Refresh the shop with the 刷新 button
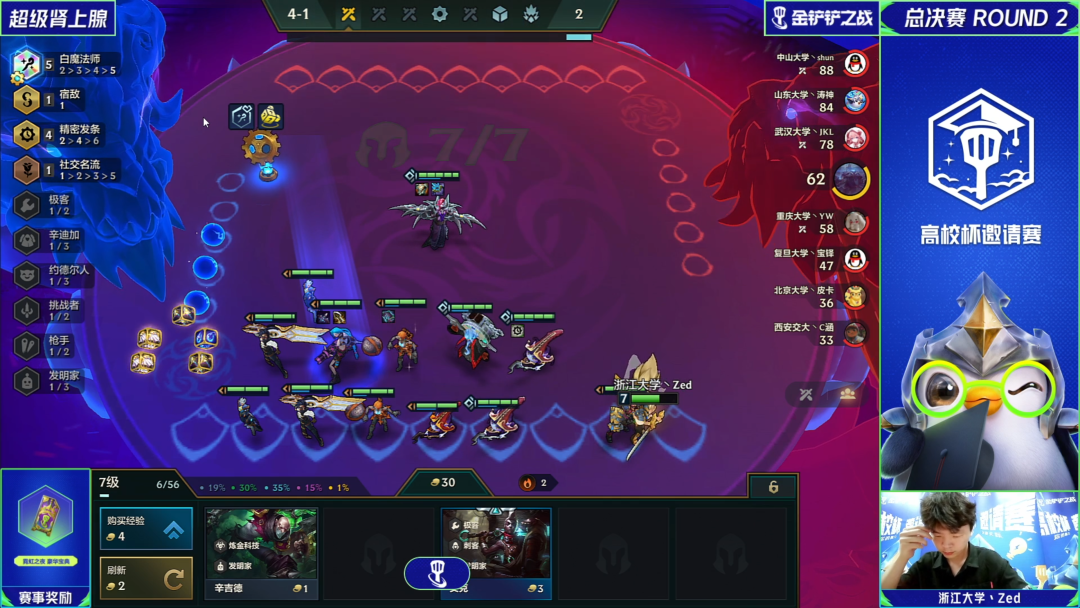This screenshot has width=1080, height=608. click(146, 578)
